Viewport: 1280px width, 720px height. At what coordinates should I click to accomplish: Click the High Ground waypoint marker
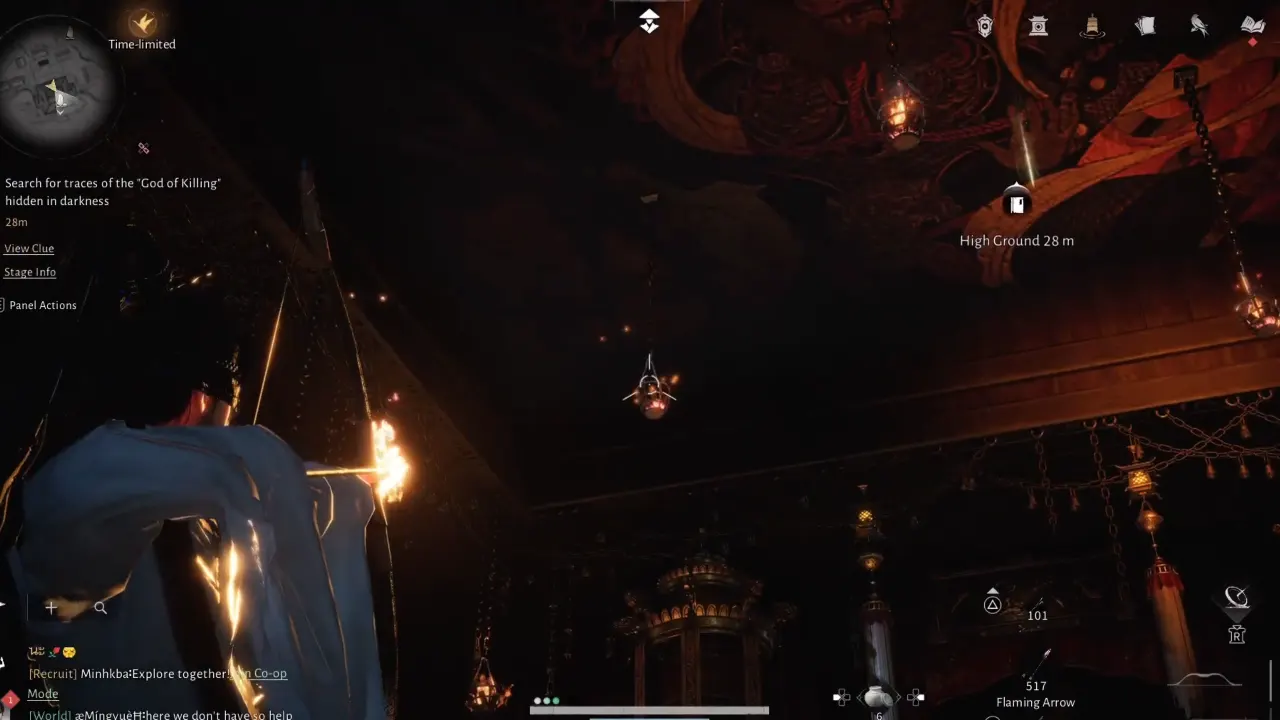tap(1017, 201)
